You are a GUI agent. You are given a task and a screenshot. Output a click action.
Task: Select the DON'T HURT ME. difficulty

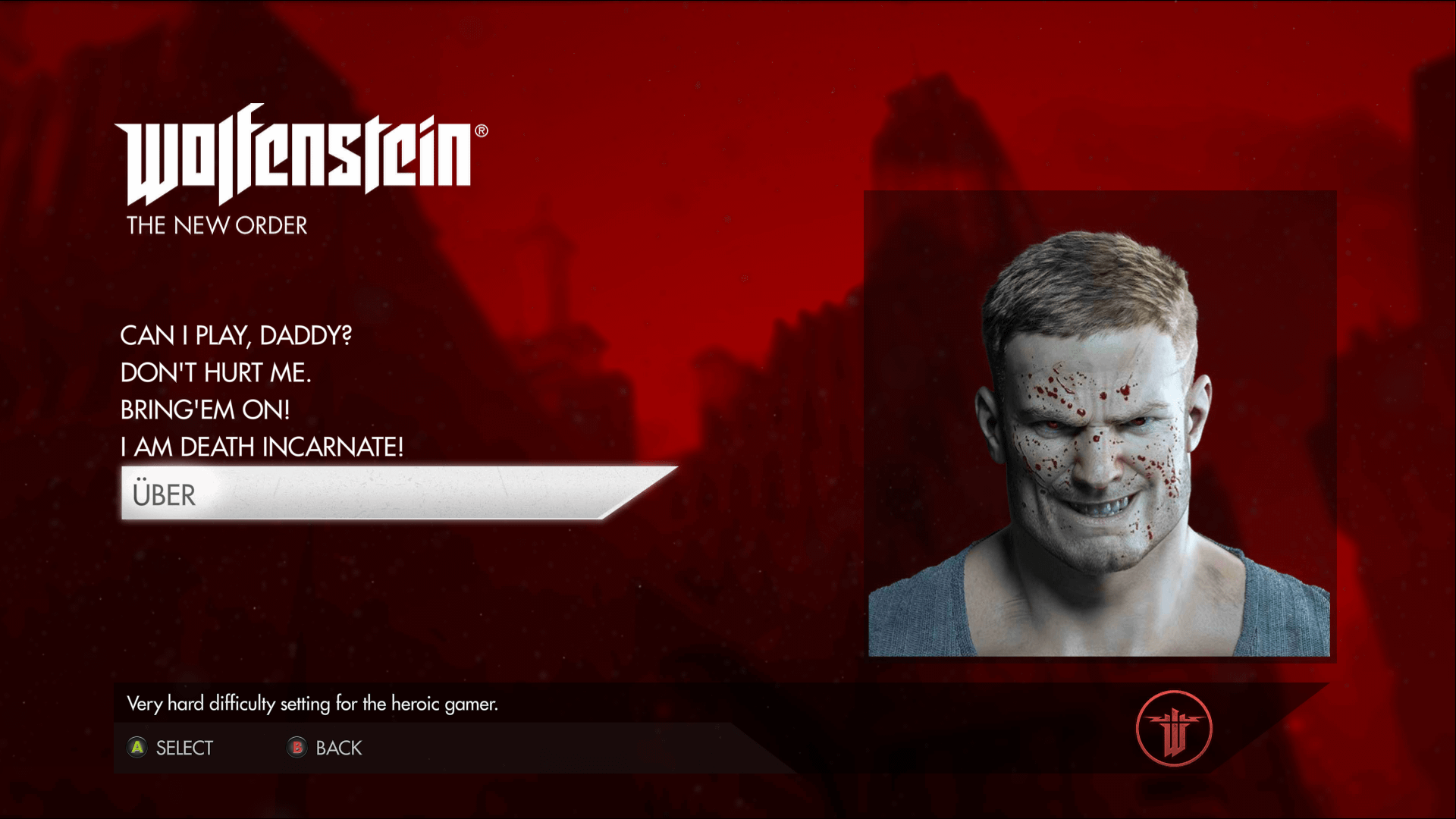click(217, 372)
